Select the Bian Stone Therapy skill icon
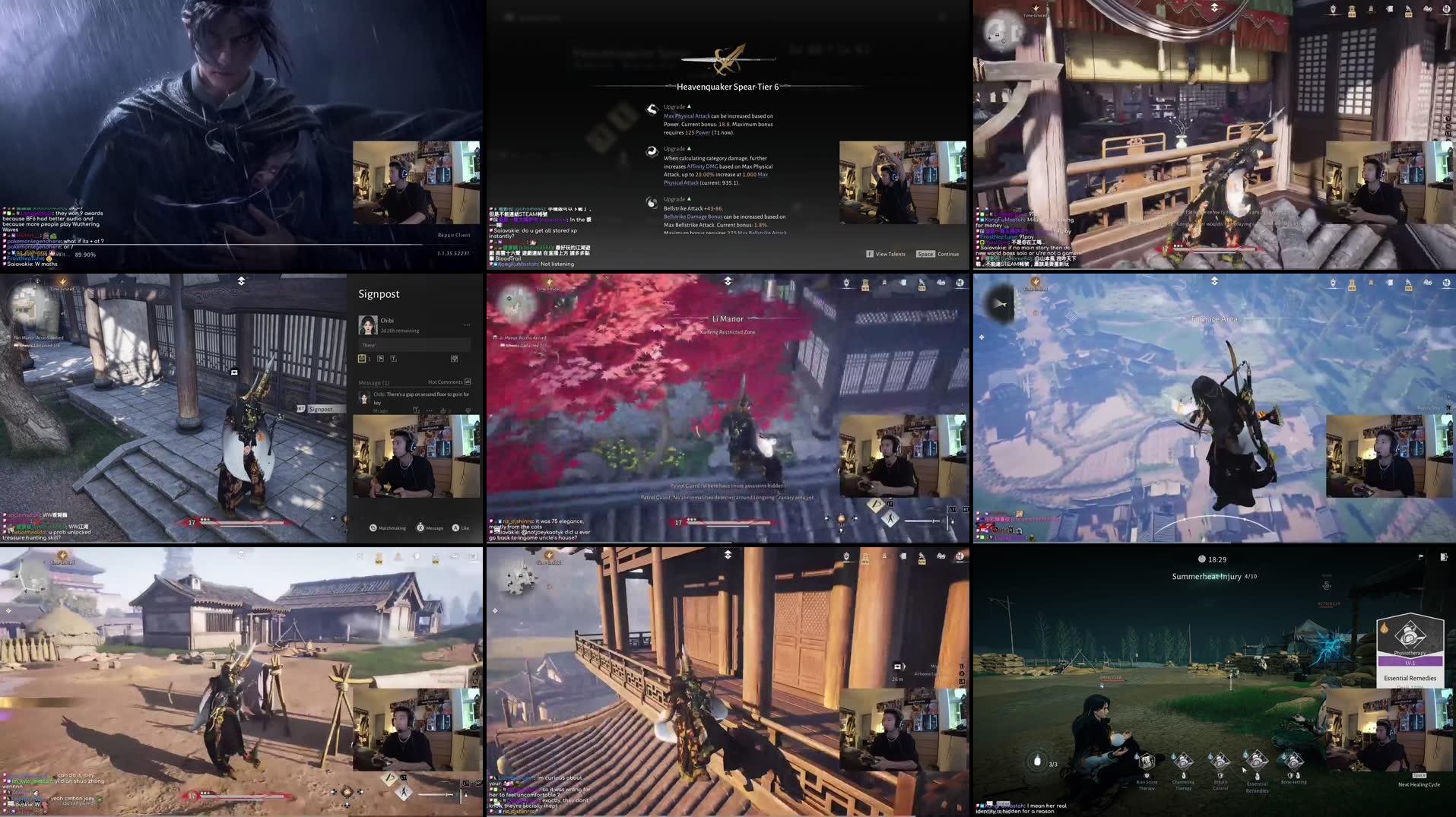Viewport: 1456px width, 817px height. 1147,762
